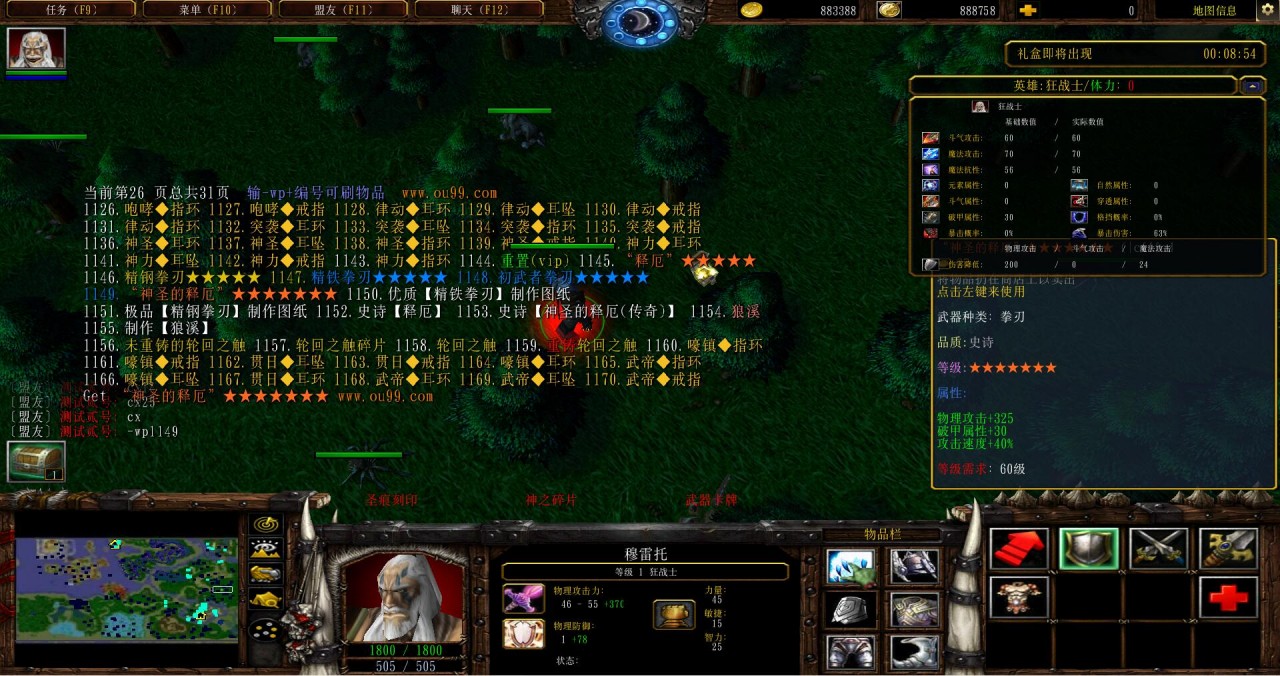Image resolution: width=1280 pixels, height=676 pixels.
Task: Choose the highlighted shield command icon
Action: (x=1089, y=549)
